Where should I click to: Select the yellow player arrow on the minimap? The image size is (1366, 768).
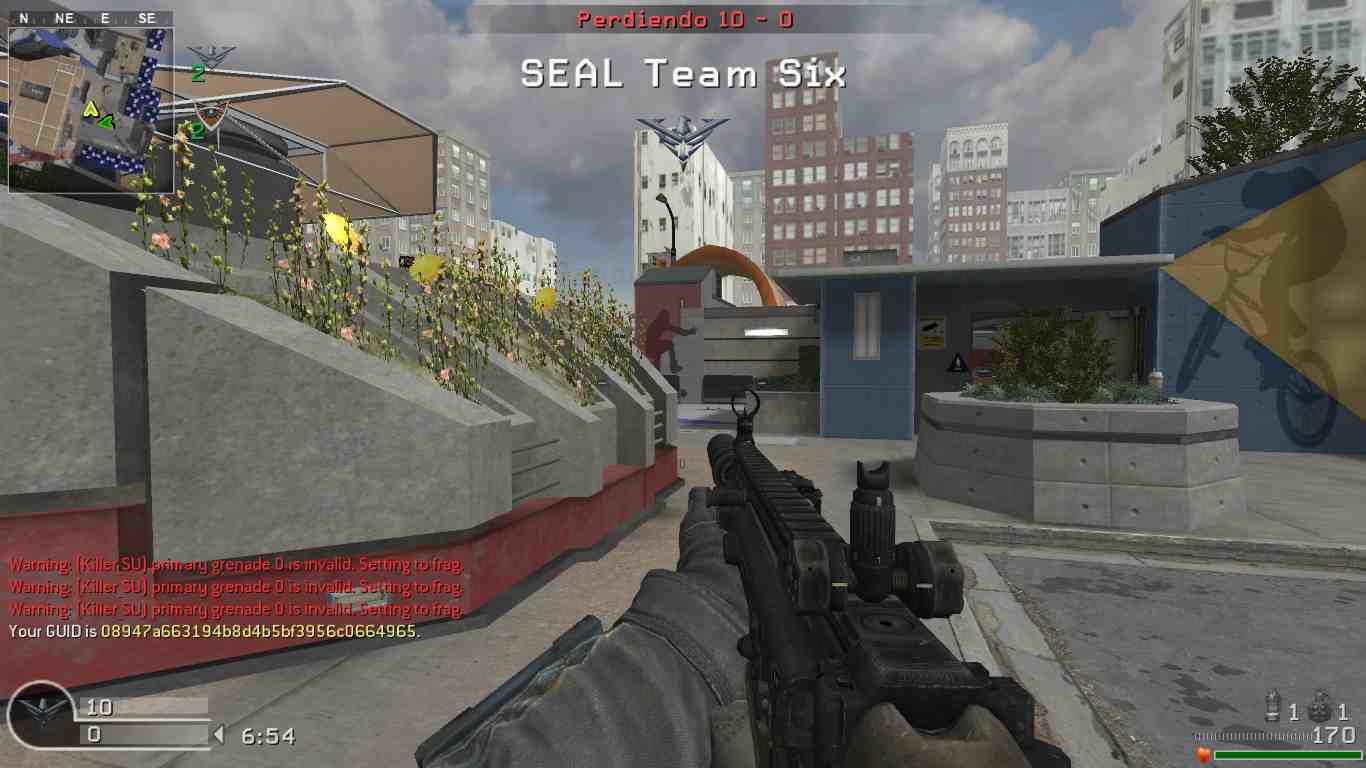[x=90, y=109]
